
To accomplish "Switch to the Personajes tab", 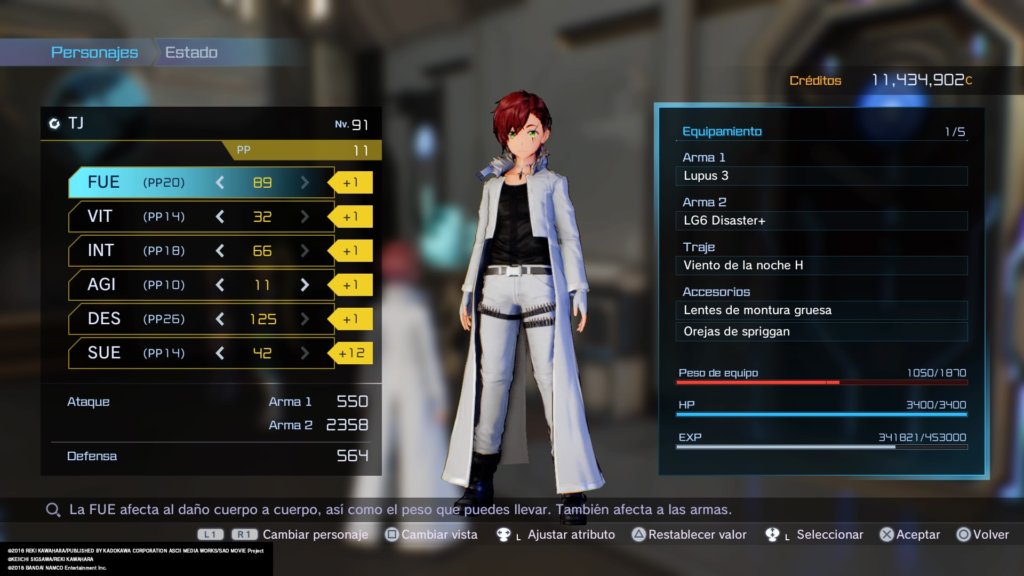I will pos(95,52).
